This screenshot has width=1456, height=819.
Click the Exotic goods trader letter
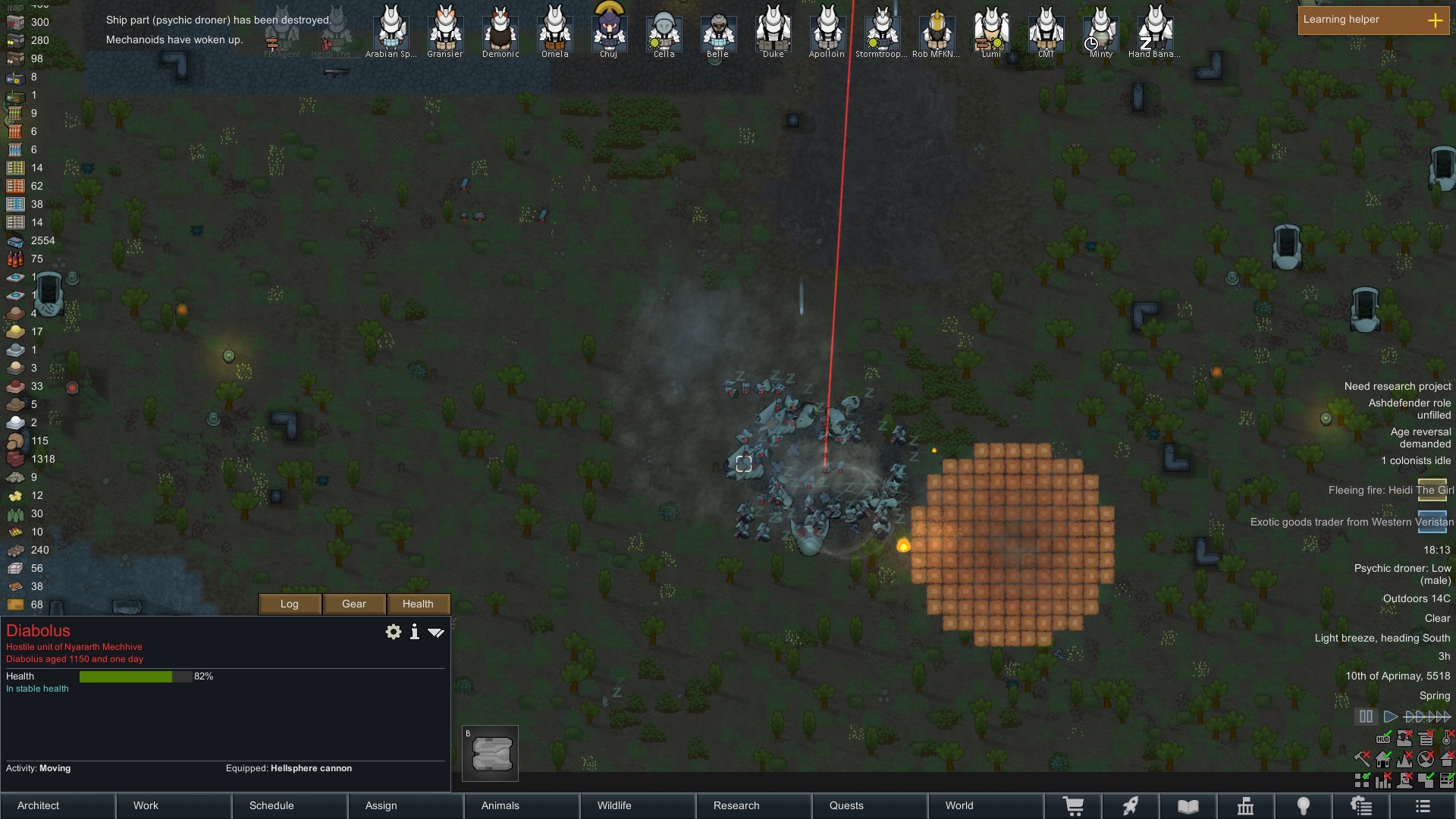click(x=1432, y=522)
